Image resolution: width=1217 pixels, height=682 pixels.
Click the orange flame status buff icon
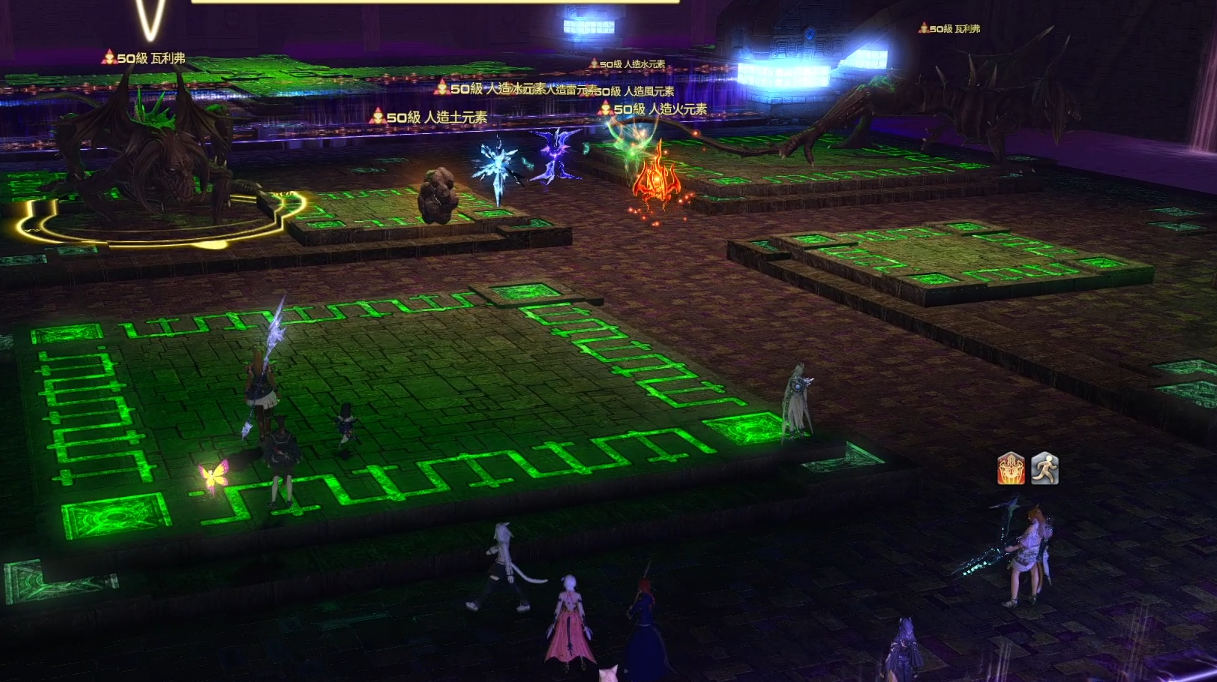(x=1011, y=468)
